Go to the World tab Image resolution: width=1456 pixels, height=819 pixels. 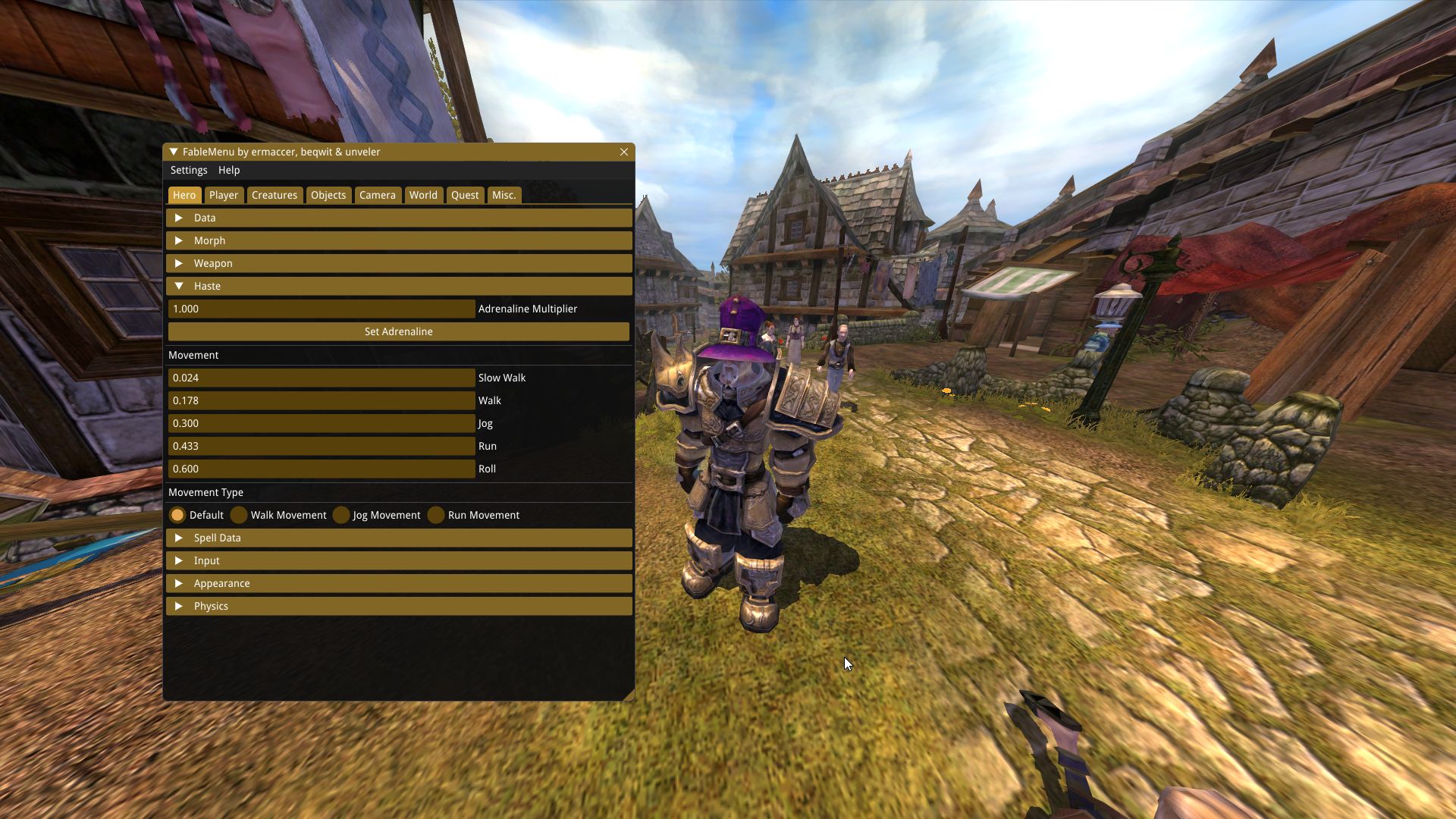click(423, 195)
